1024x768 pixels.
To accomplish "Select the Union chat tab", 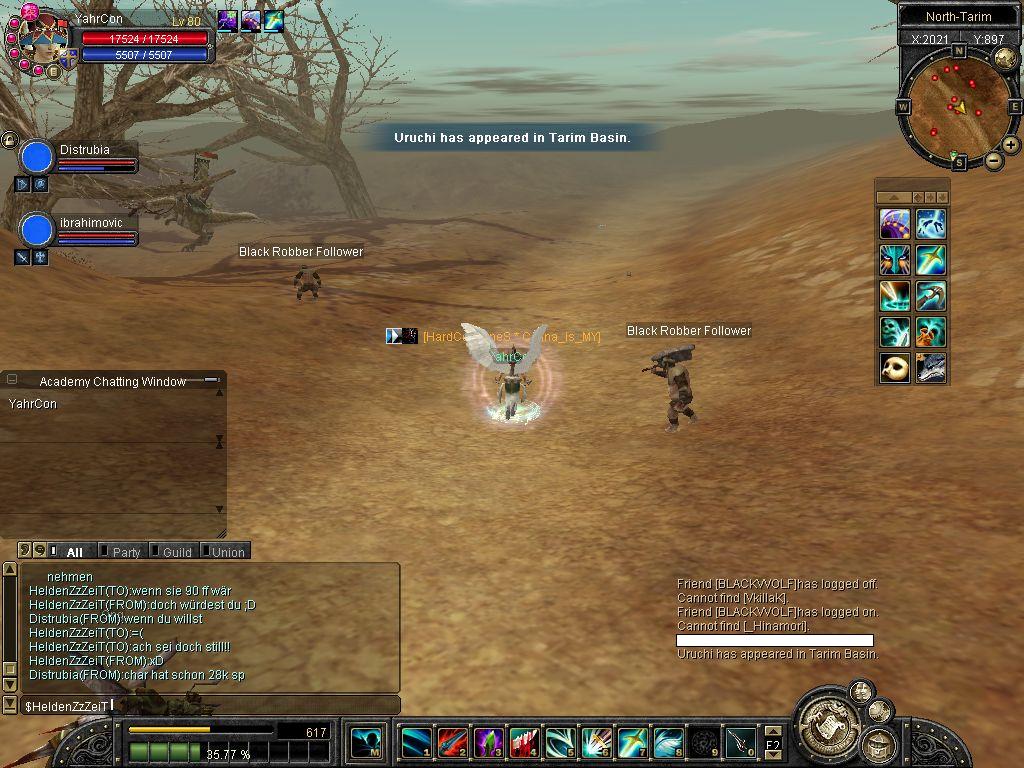I will 227,552.
